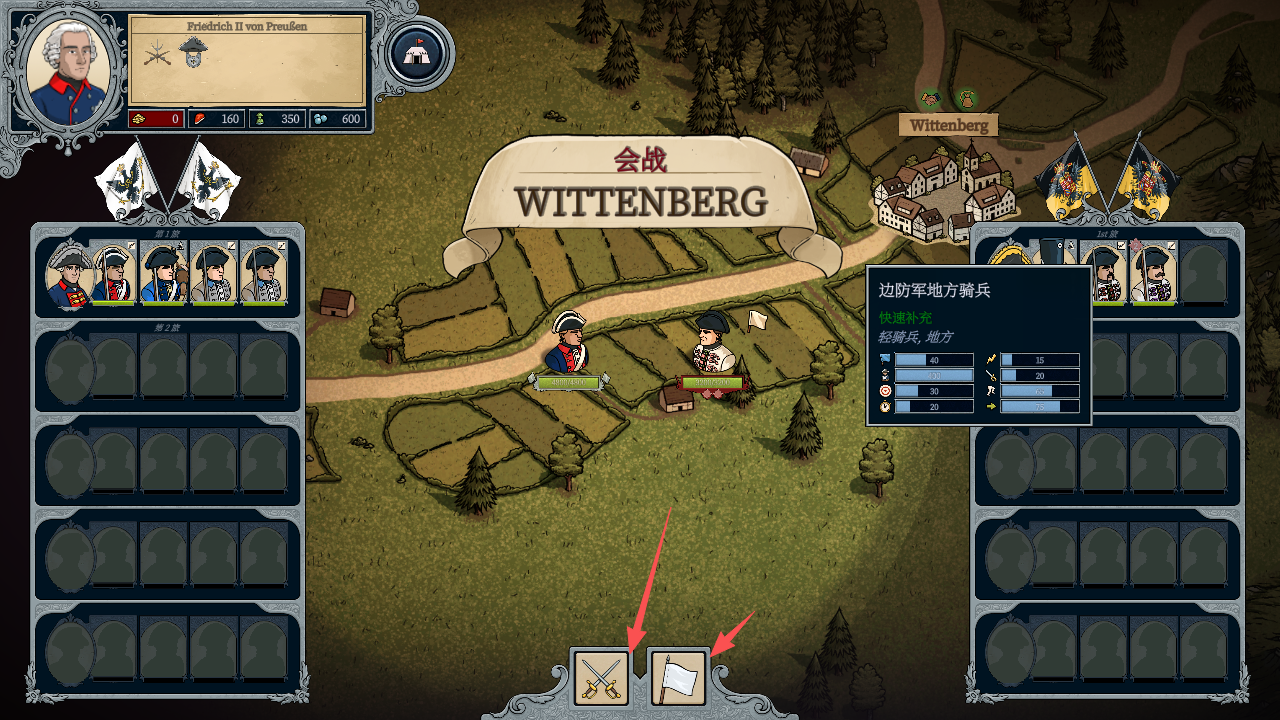Click the jug icon above Wittenberg
This screenshot has height=720, width=1280.
(x=966, y=98)
